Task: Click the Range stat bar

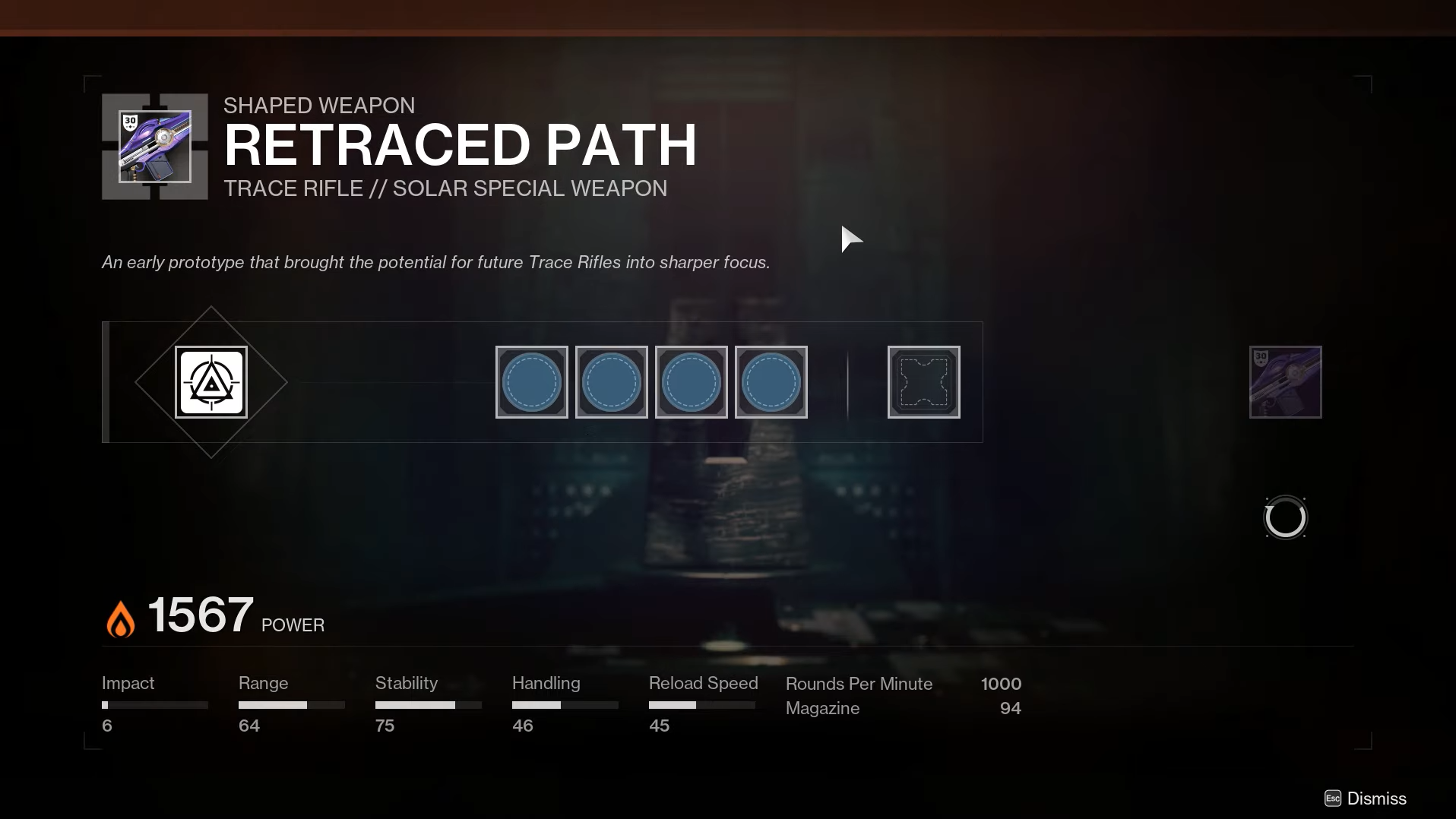Action: (x=292, y=705)
